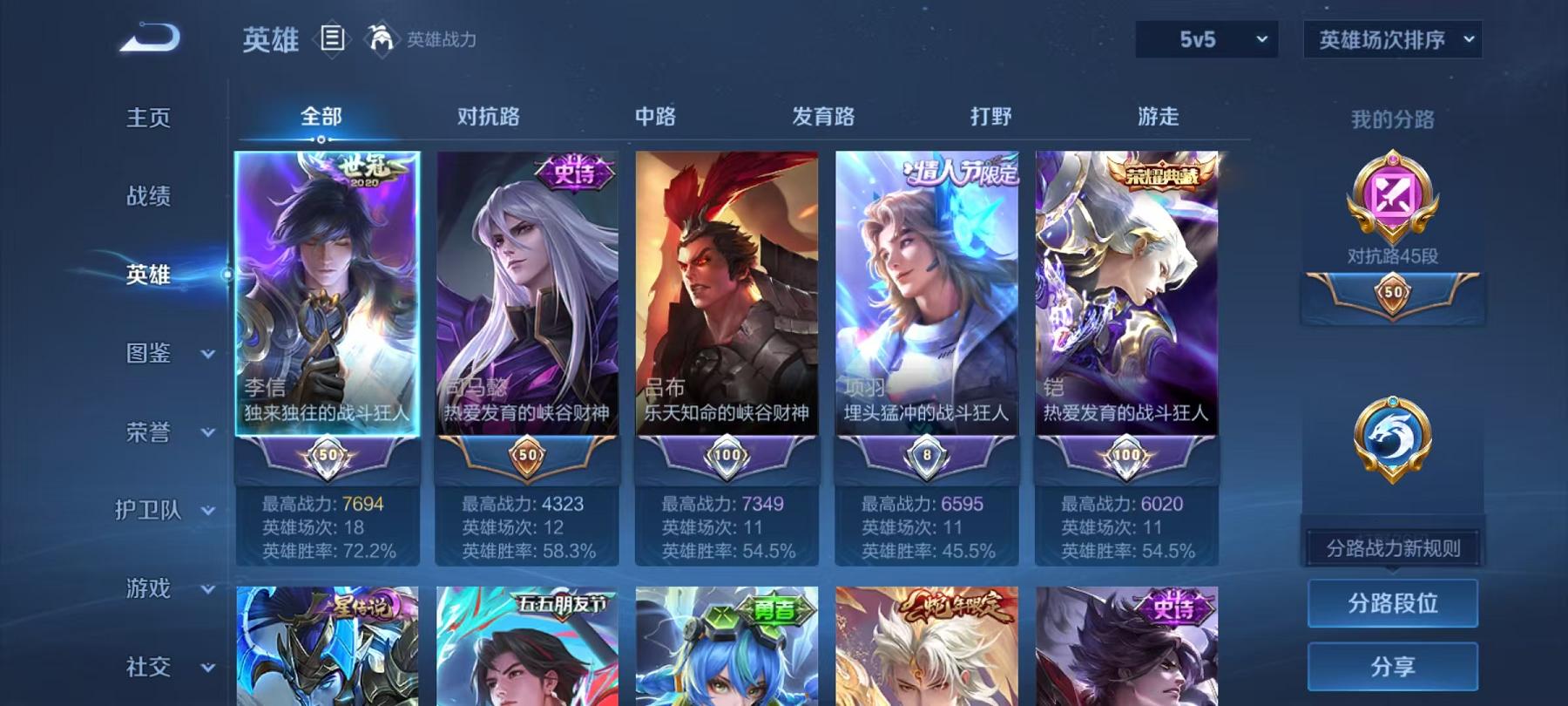Viewport: 1568px width, 706px height.
Task: Click the 英雄战力 helmet icon
Action: point(378,37)
